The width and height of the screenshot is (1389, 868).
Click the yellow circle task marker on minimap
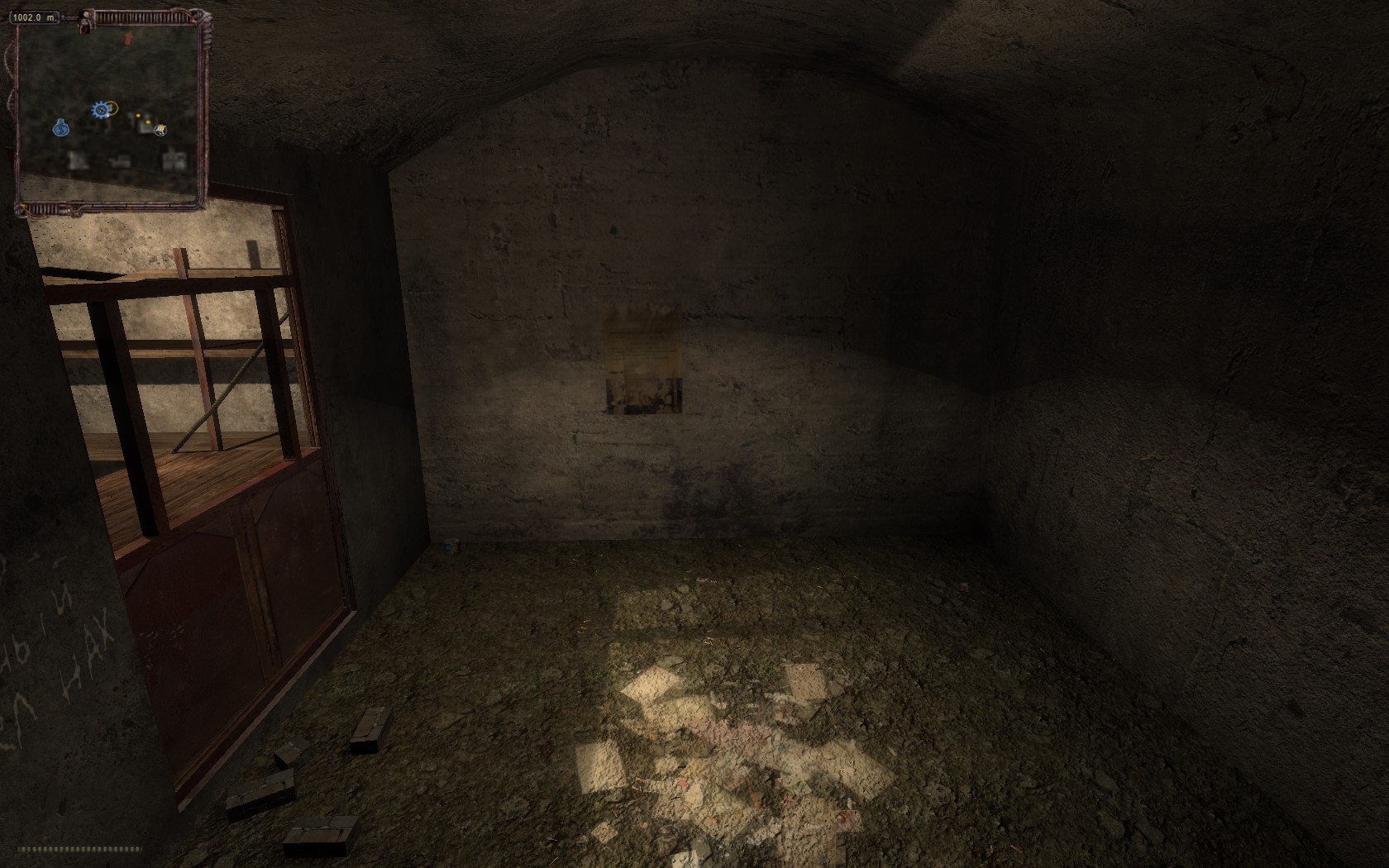tap(112, 107)
